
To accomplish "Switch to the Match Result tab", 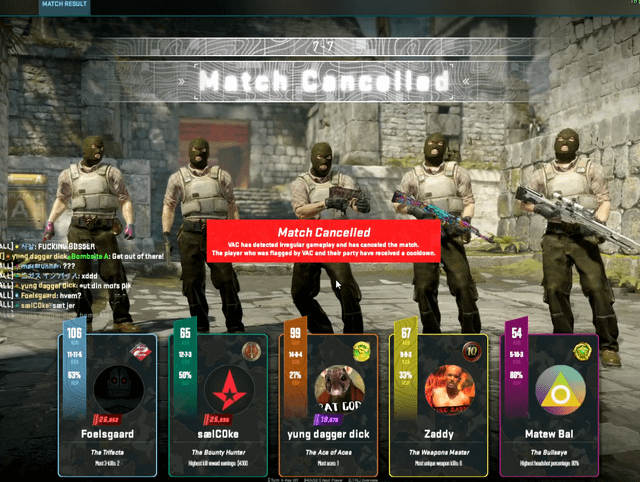I will click(66, 6).
